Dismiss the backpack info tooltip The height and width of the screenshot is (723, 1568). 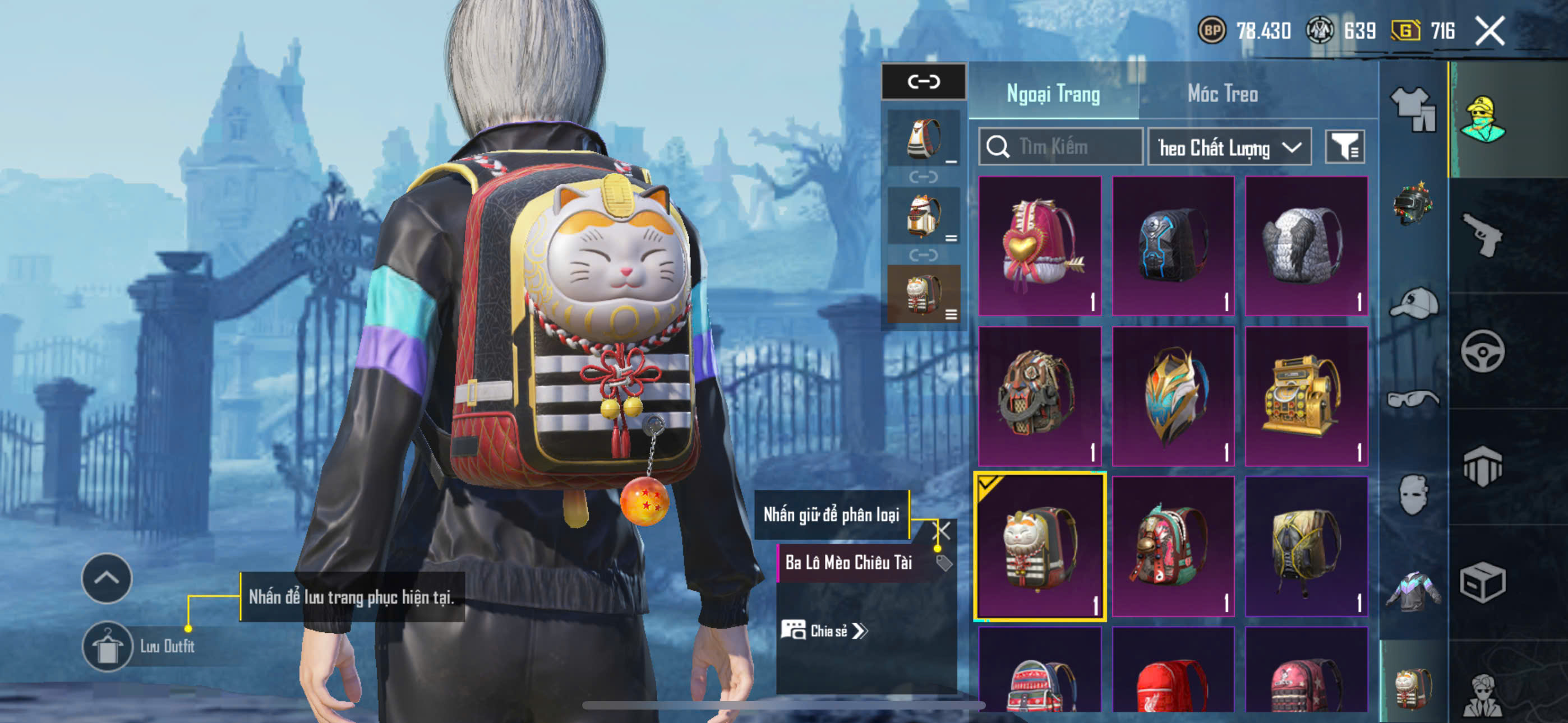[942, 531]
